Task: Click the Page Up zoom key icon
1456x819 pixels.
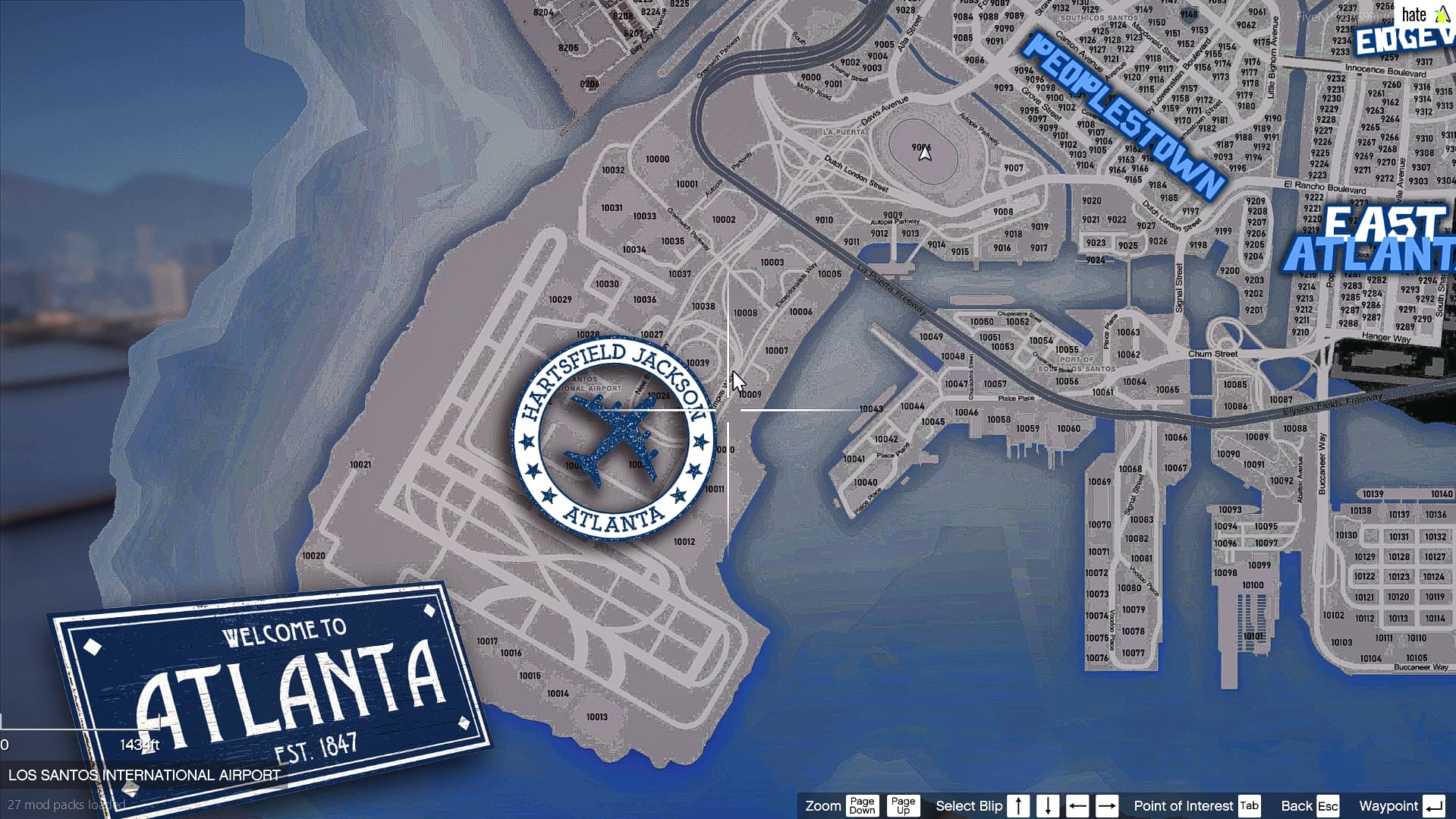Action: click(x=902, y=806)
